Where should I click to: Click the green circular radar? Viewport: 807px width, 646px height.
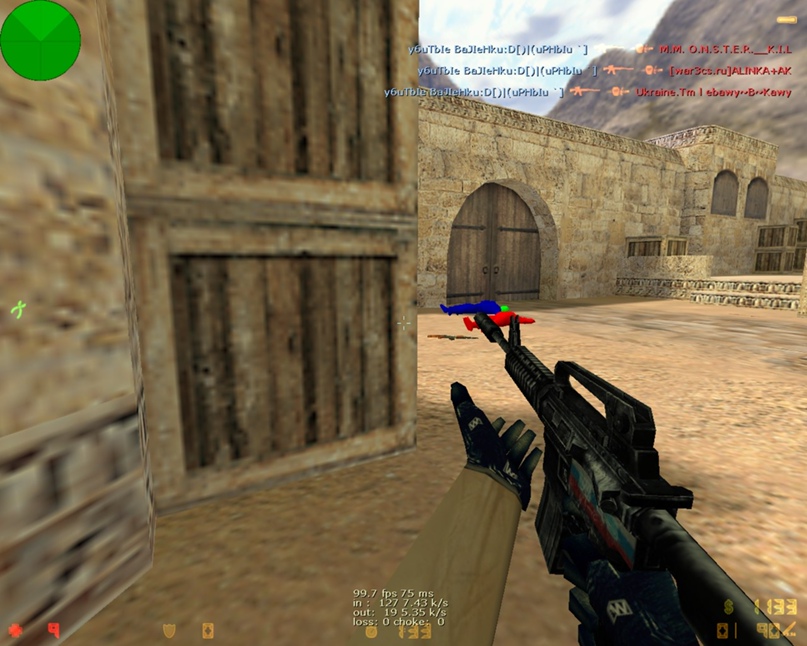click(40, 40)
